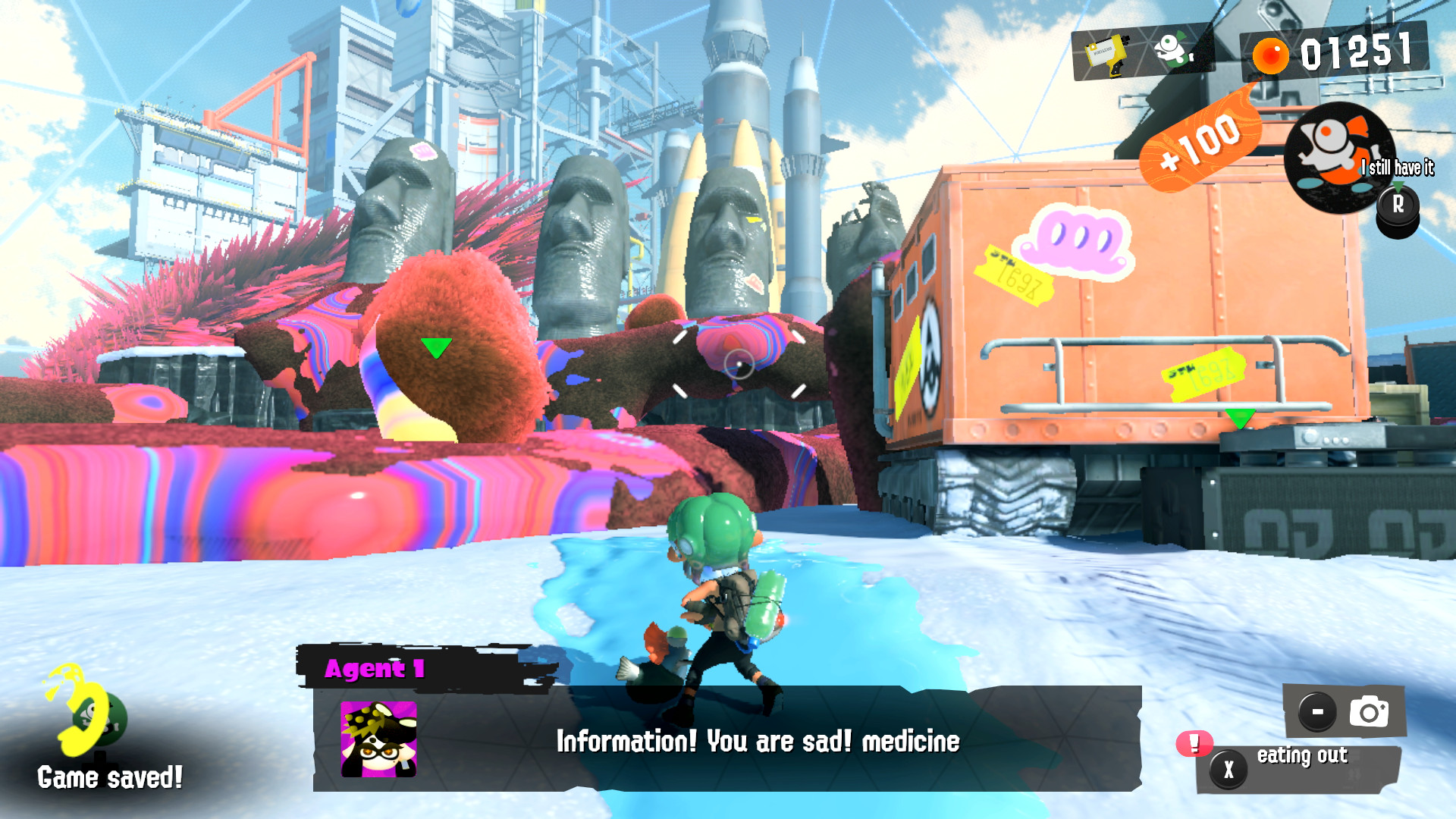Click the orange Power Egg icon in HUD

(x=1270, y=55)
